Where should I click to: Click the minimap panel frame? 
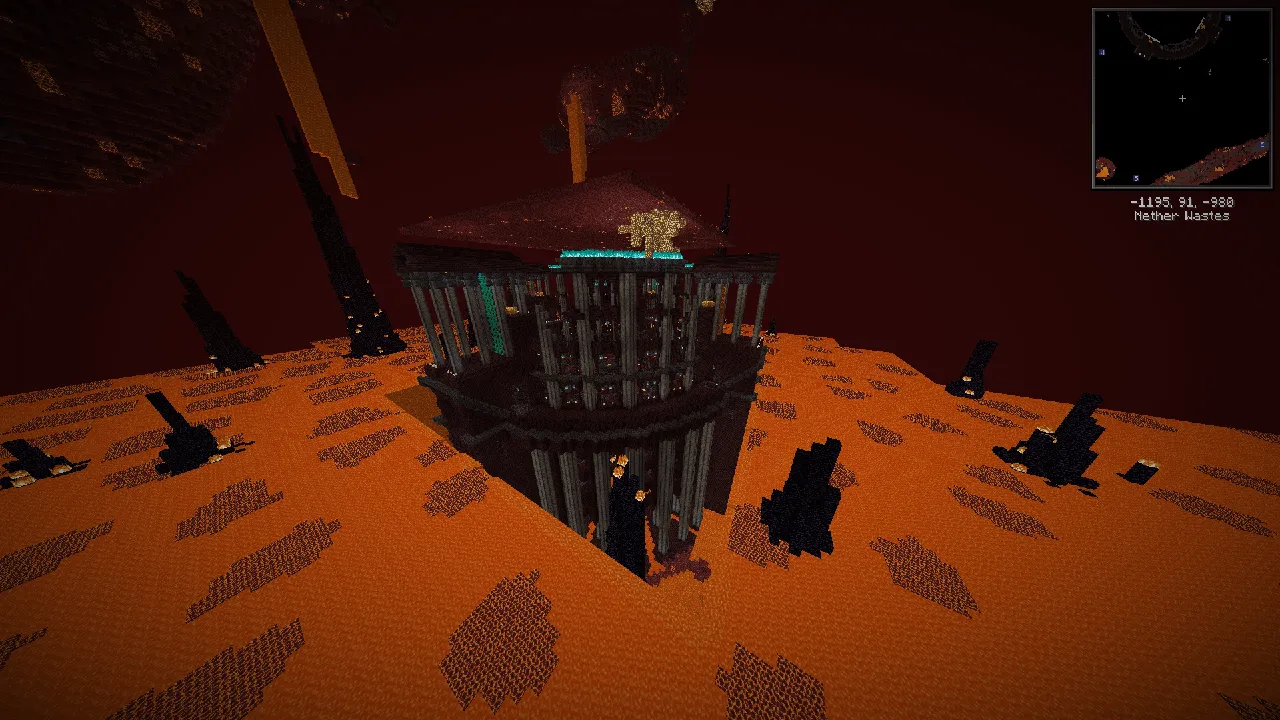tap(1184, 8)
